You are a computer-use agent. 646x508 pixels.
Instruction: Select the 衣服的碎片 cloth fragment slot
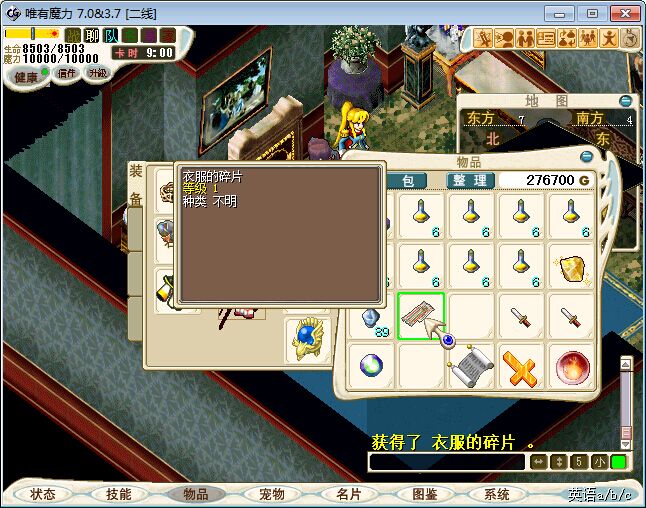pos(420,317)
